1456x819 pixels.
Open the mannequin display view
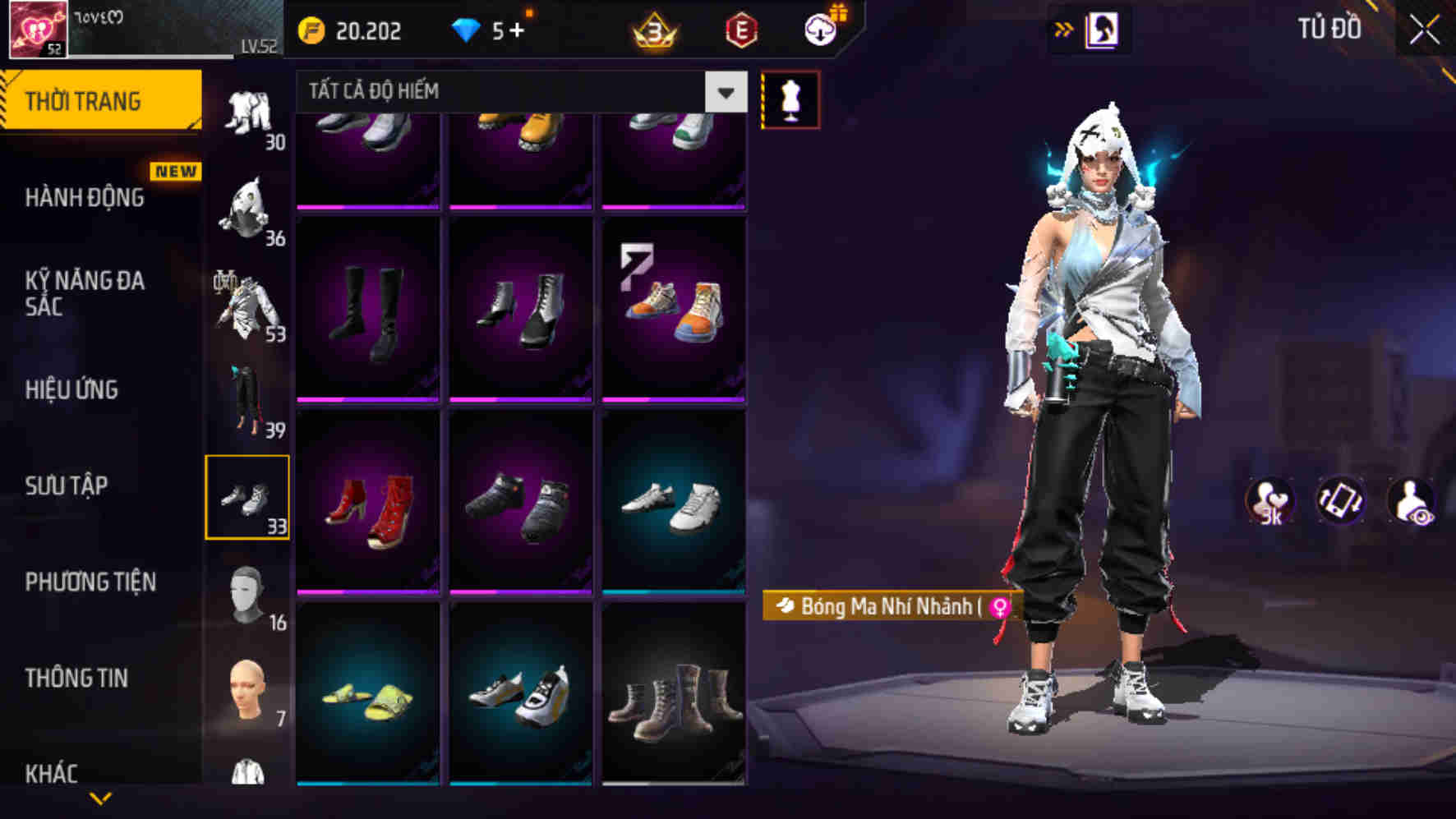tap(791, 99)
